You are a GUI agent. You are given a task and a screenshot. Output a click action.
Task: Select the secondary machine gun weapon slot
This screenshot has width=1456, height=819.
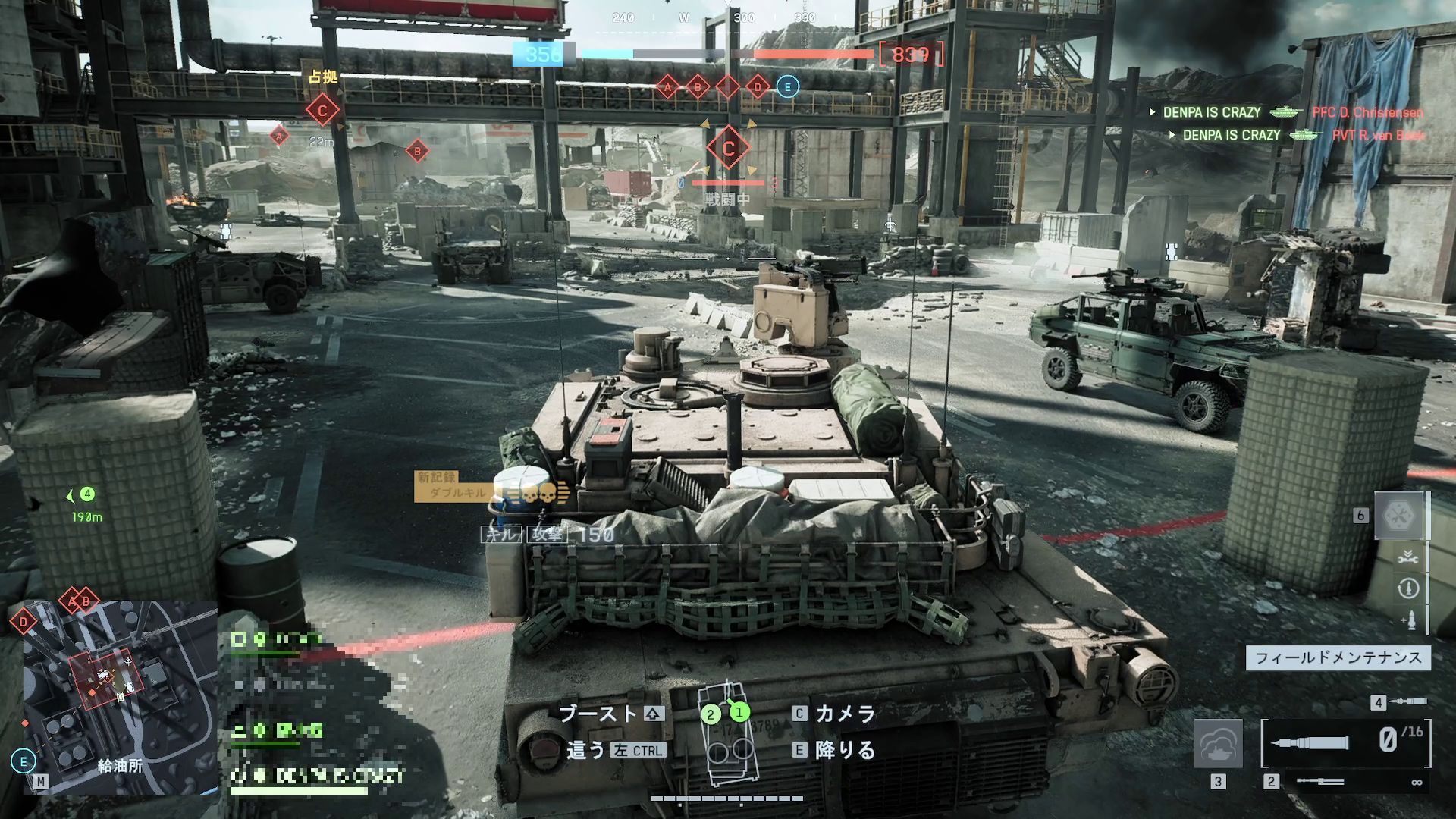tap(1320, 781)
